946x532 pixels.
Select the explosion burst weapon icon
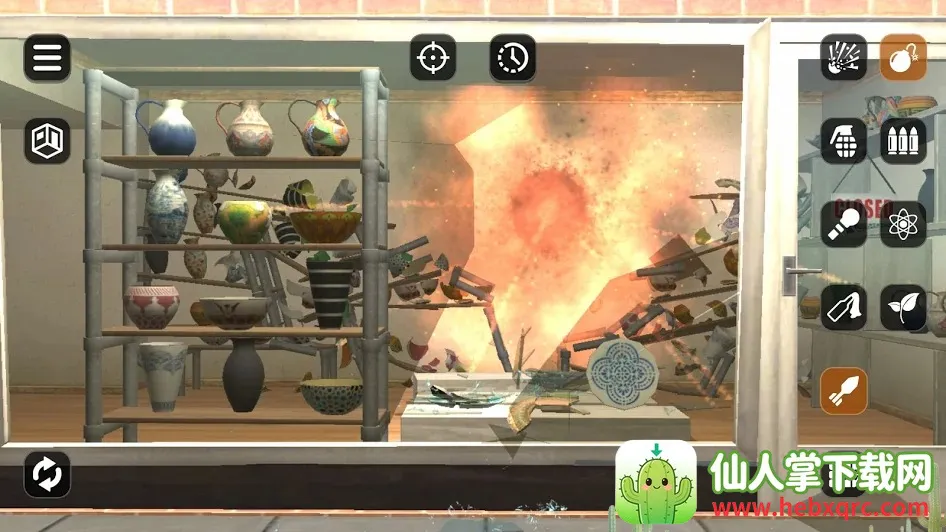point(843,58)
